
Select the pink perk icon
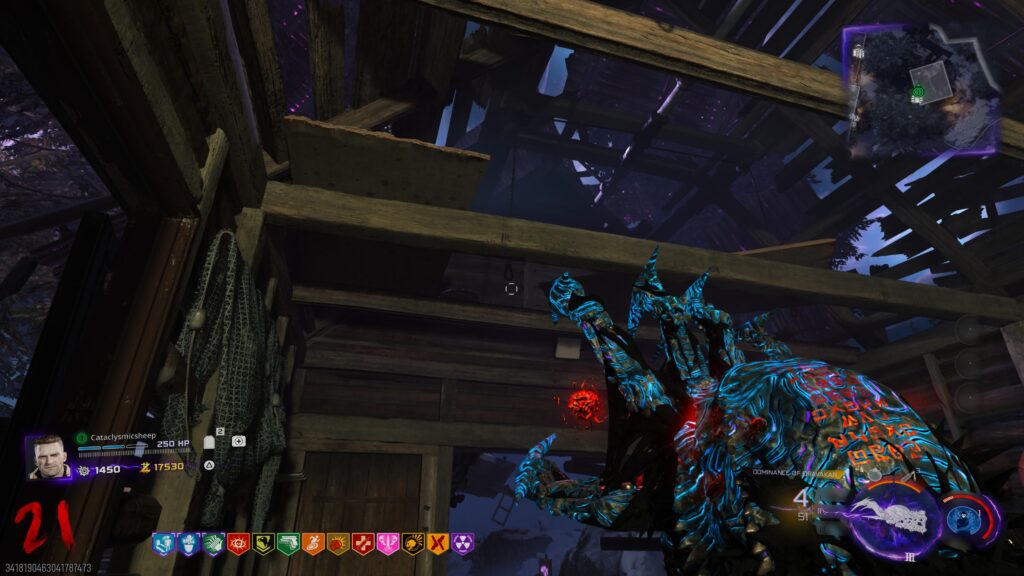(x=387, y=544)
